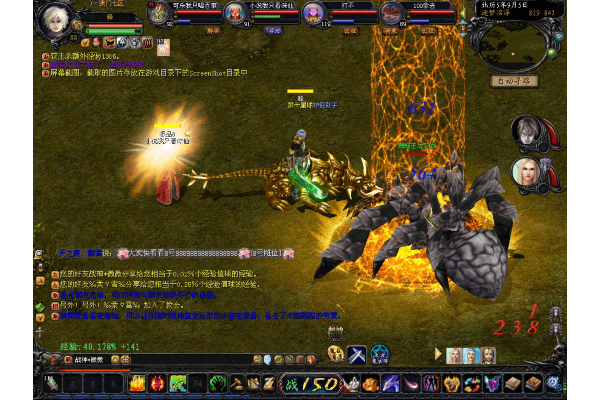
Task: Click the 战神 chat channel input bar
Action: tap(80, 360)
